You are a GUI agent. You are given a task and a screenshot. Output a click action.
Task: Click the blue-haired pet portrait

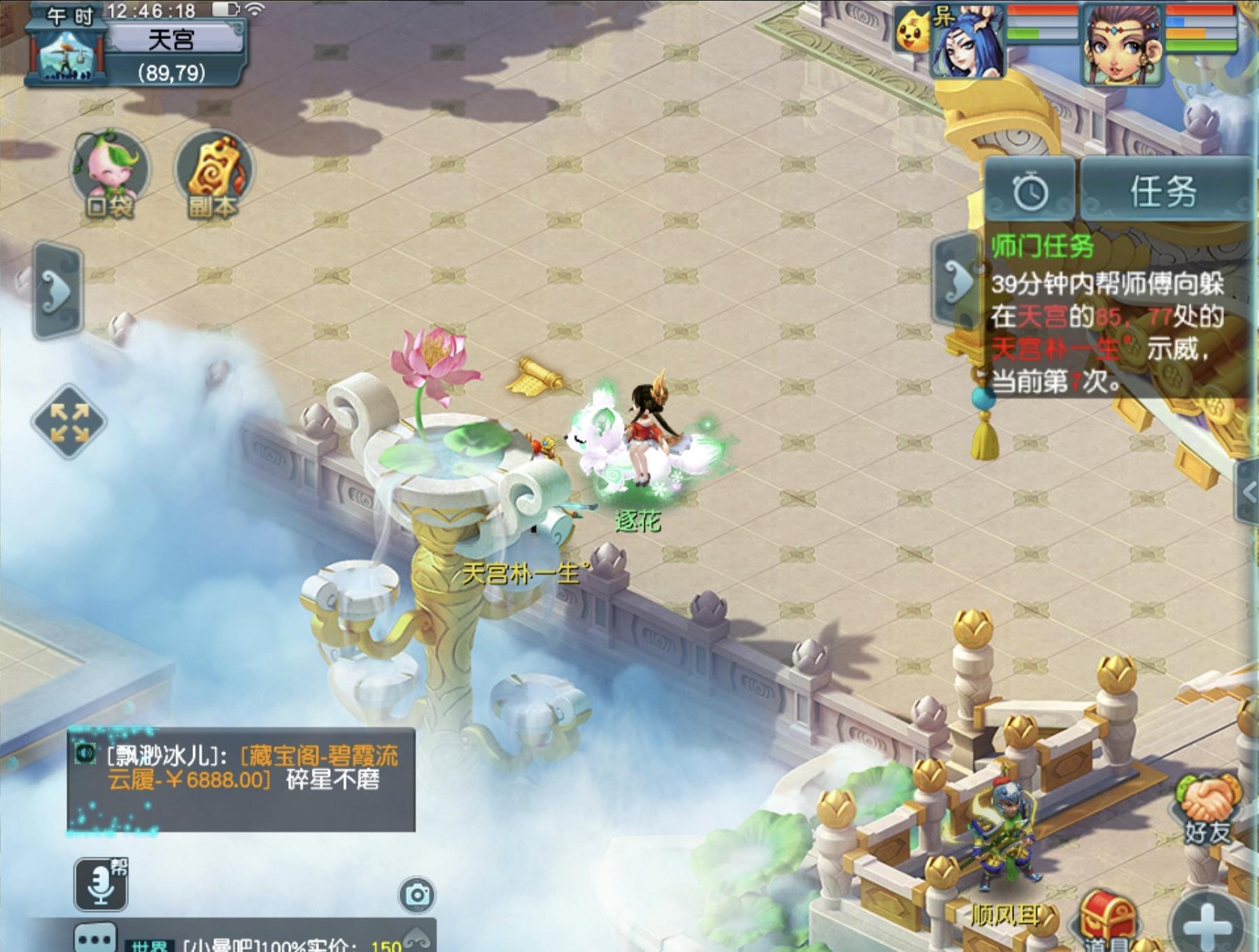pyautogui.click(x=967, y=43)
